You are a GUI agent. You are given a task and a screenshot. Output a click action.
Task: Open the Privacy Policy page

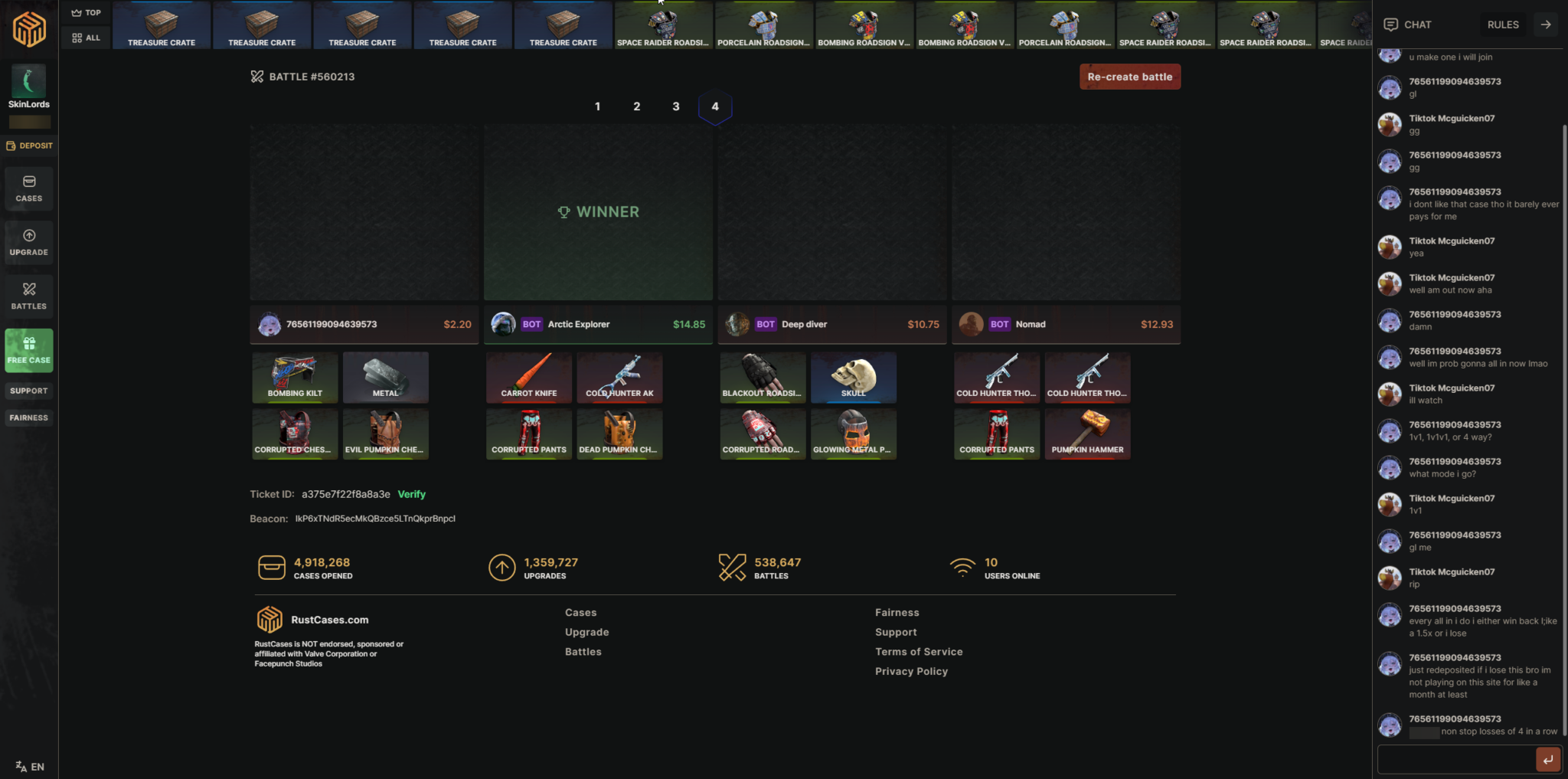(910, 671)
